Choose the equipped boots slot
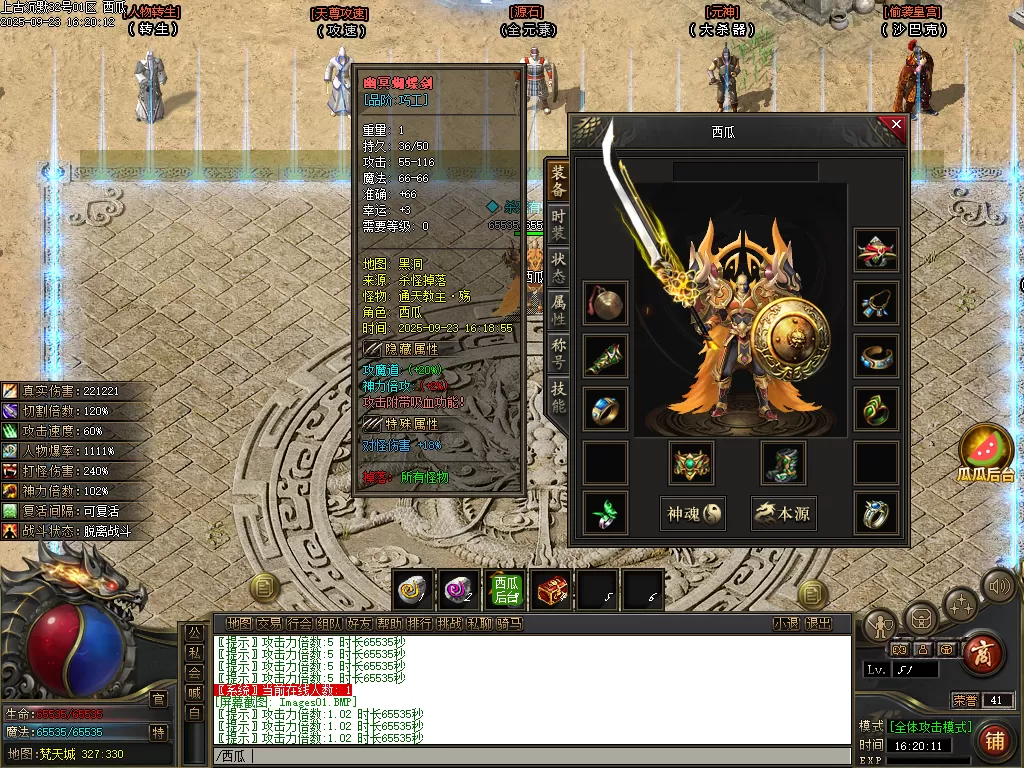The height and width of the screenshot is (768, 1024). tap(783, 462)
